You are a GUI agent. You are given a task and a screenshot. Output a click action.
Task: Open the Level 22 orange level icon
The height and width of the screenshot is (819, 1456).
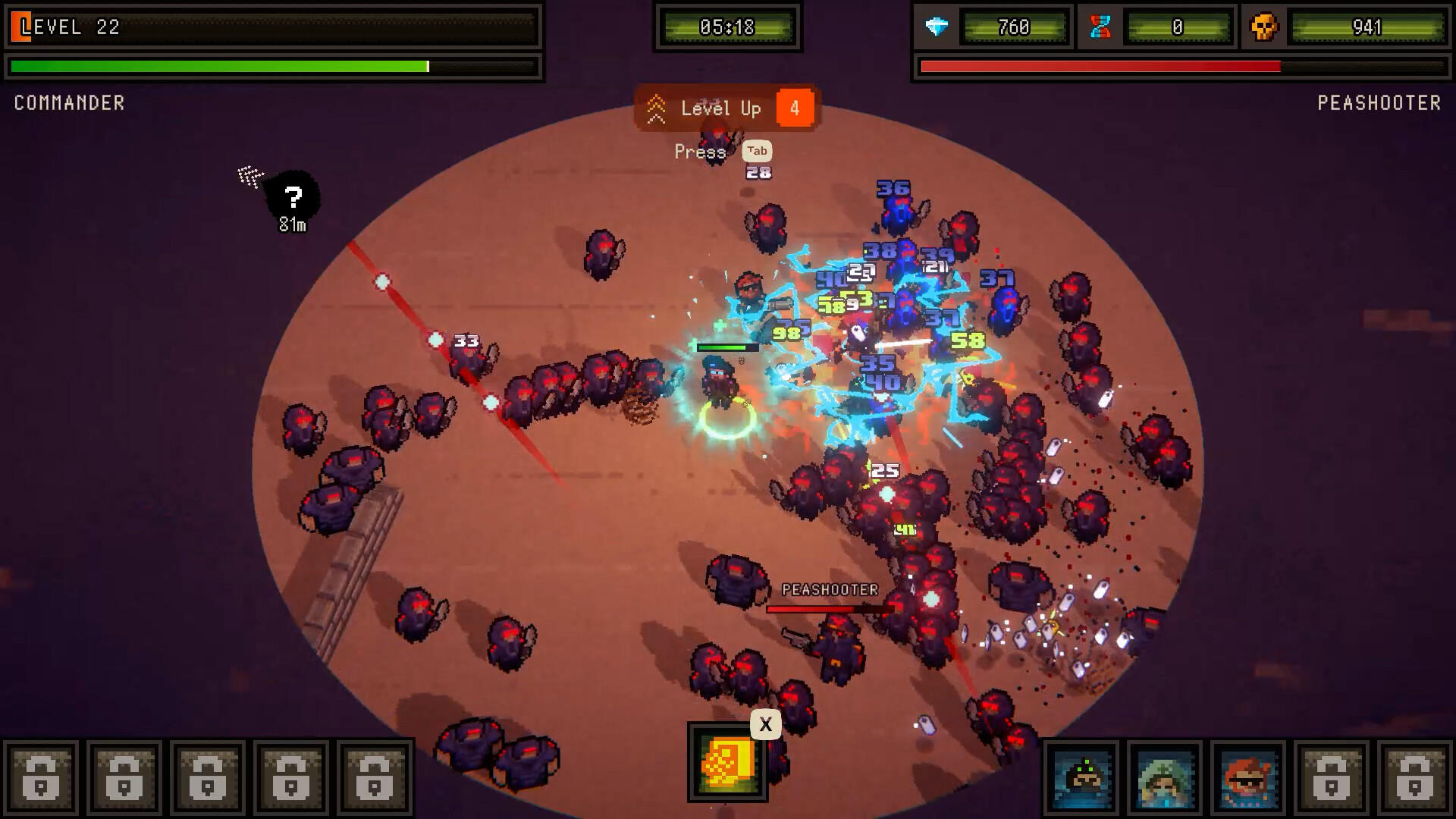[x=23, y=27]
